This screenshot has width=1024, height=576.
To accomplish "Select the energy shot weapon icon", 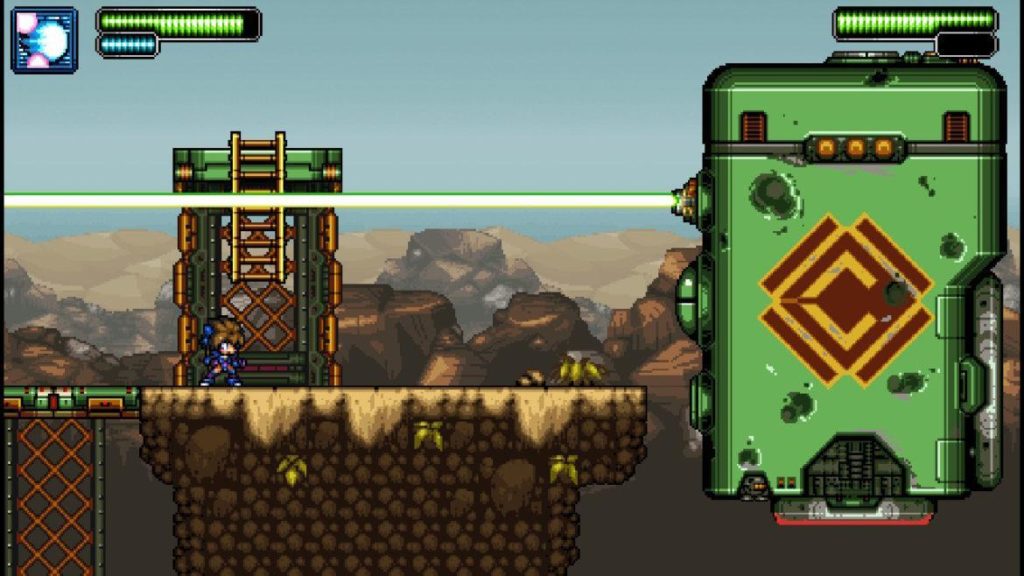I will pyautogui.click(x=44, y=40).
